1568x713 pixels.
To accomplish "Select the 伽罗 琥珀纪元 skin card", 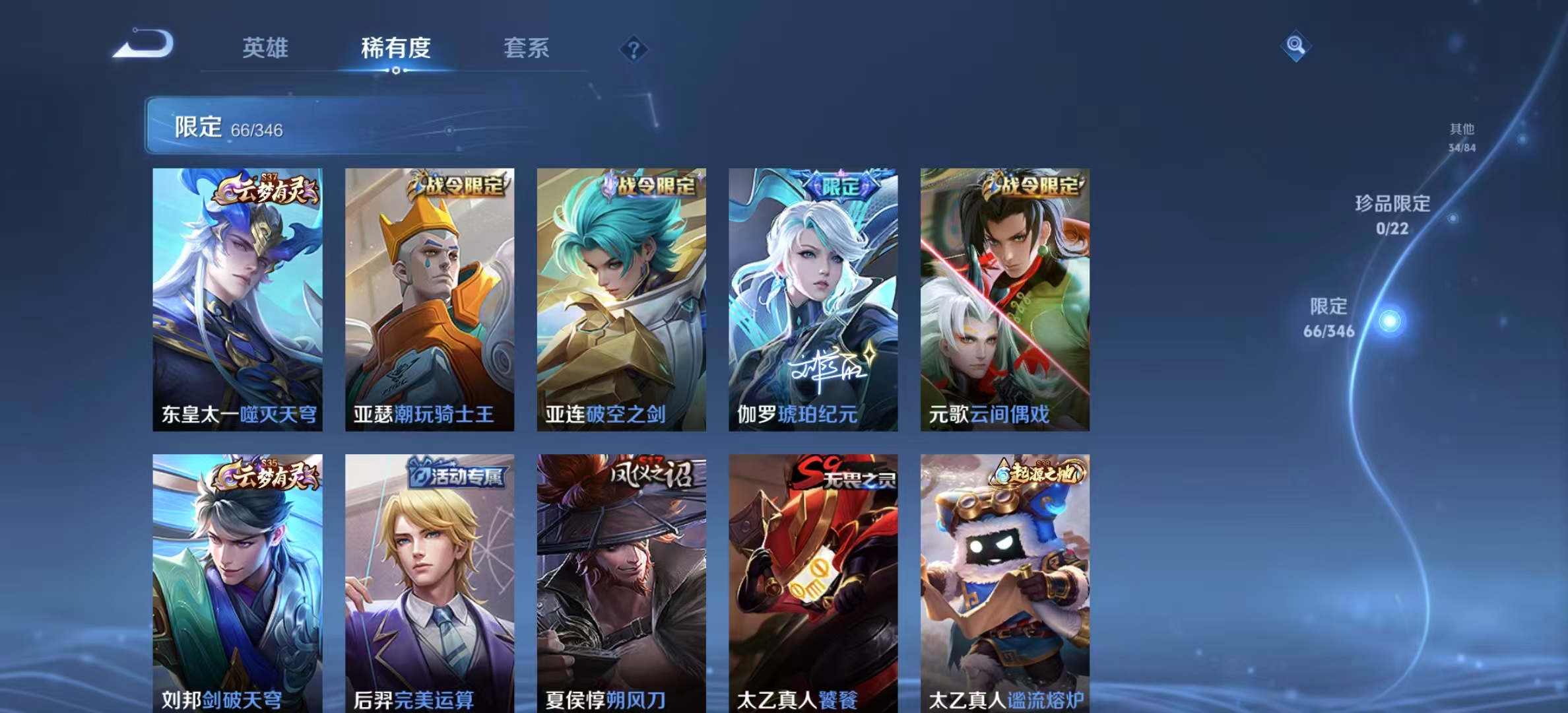I will (x=813, y=300).
